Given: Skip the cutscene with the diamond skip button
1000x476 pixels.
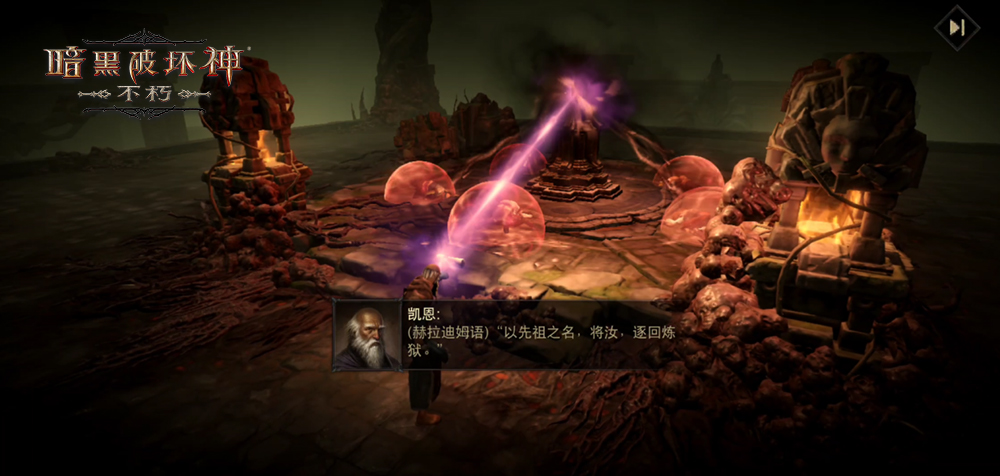Looking at the screenshot, I should 957,28.
